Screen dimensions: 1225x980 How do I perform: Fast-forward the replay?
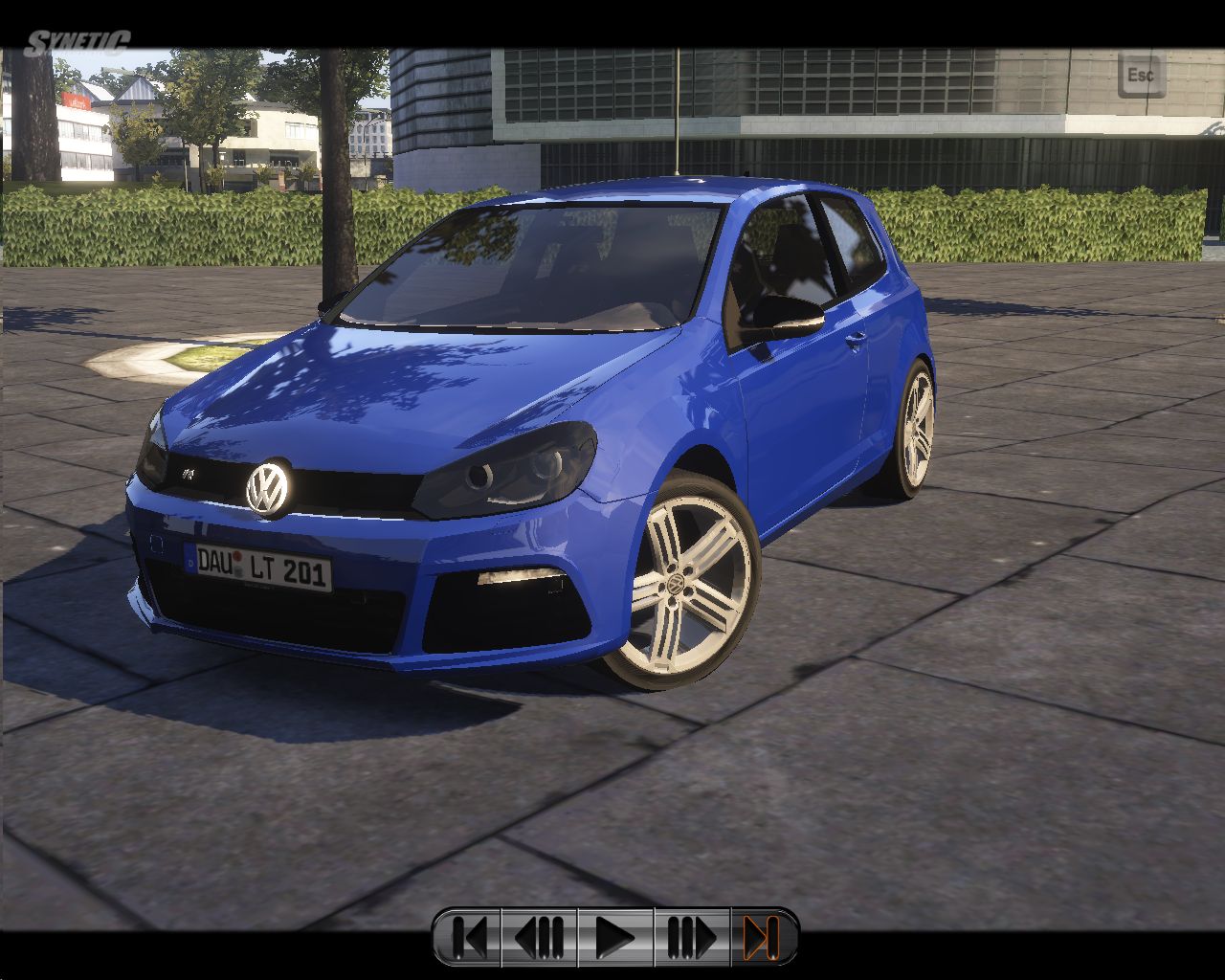(691, 937)
